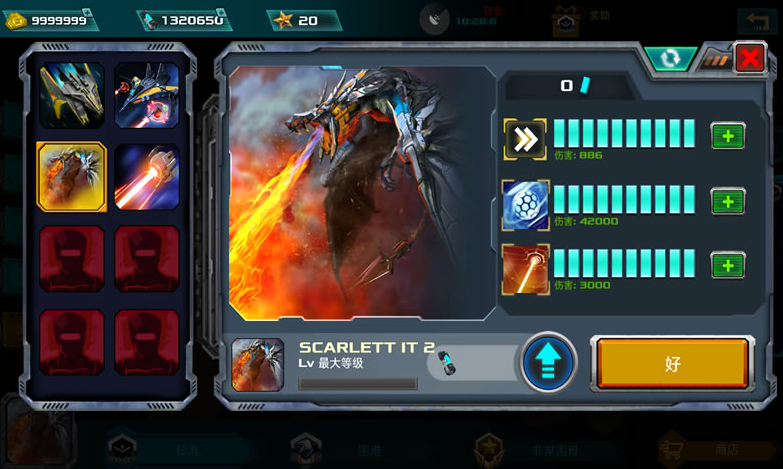Upgrade the double-arrow skill with plus
The width and height of the screenshot is (783, 469).
(x=727, y=136)
